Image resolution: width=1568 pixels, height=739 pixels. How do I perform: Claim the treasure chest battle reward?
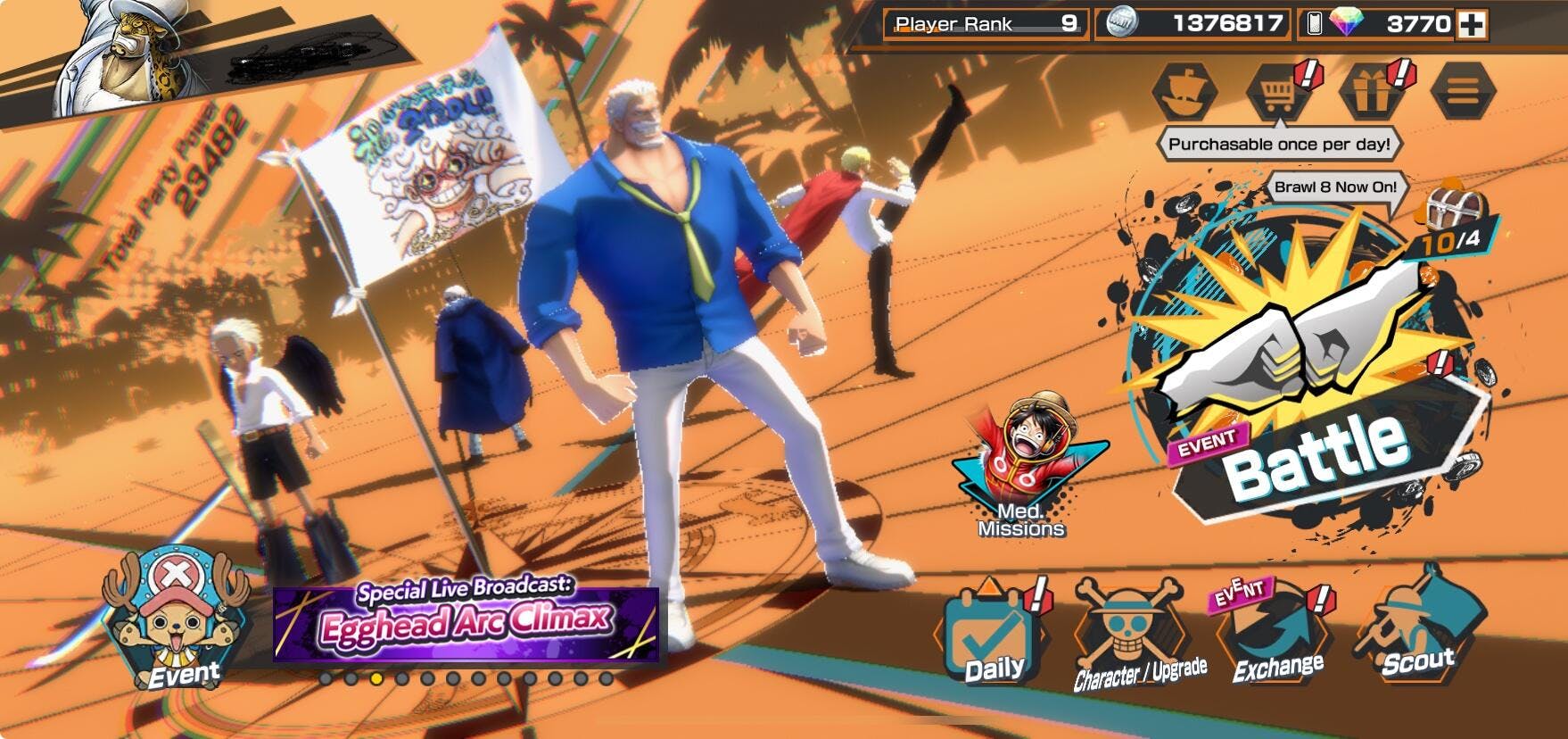click(x=1445, y=210)
